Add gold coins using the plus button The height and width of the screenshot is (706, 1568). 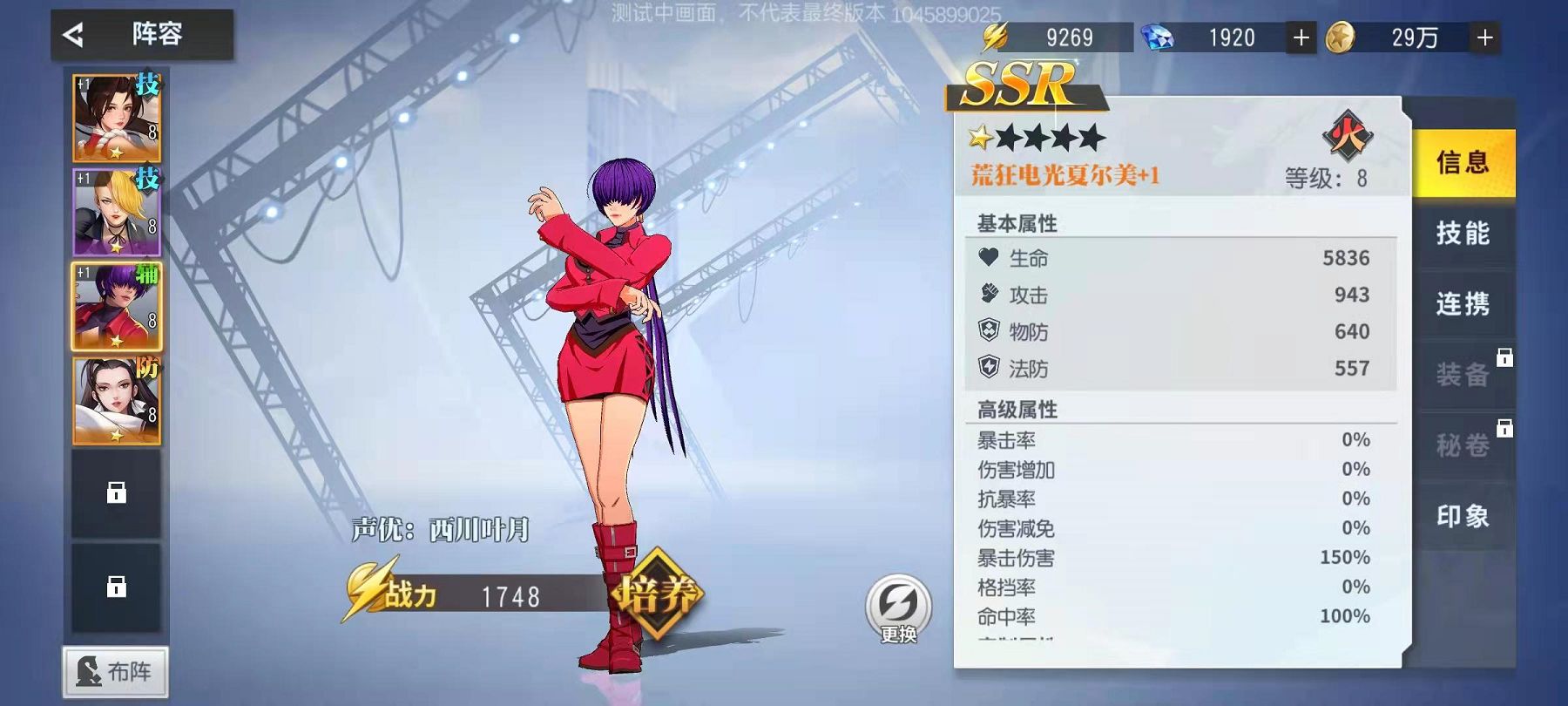1485,37
